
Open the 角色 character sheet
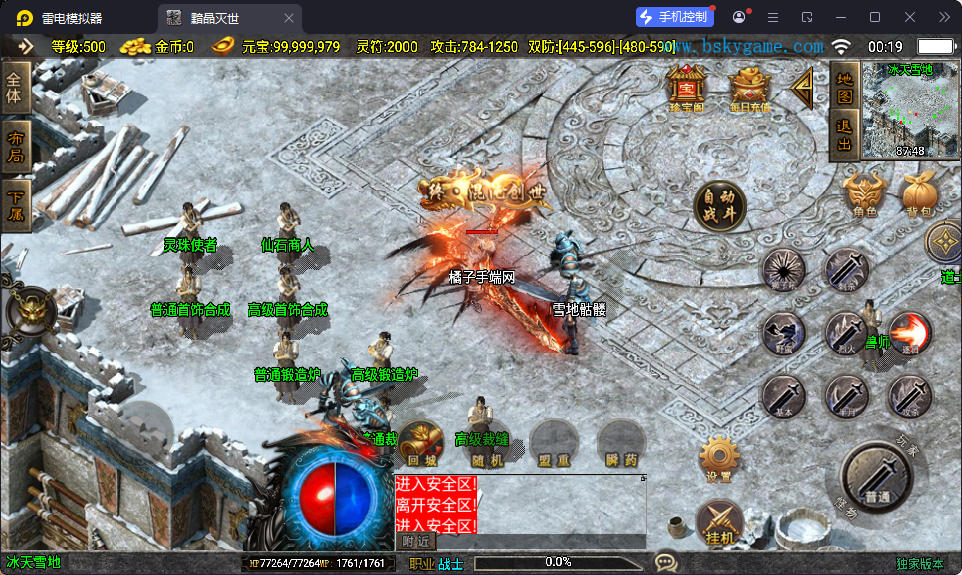click(864, 193)
